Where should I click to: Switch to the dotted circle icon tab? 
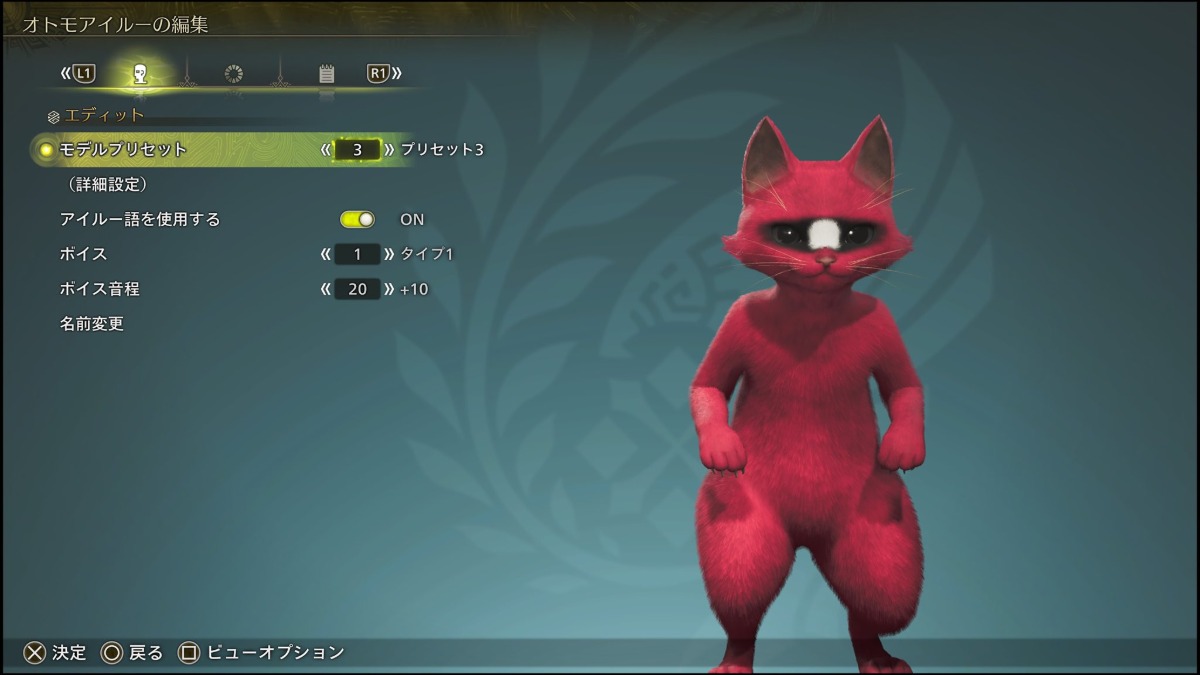234,74
